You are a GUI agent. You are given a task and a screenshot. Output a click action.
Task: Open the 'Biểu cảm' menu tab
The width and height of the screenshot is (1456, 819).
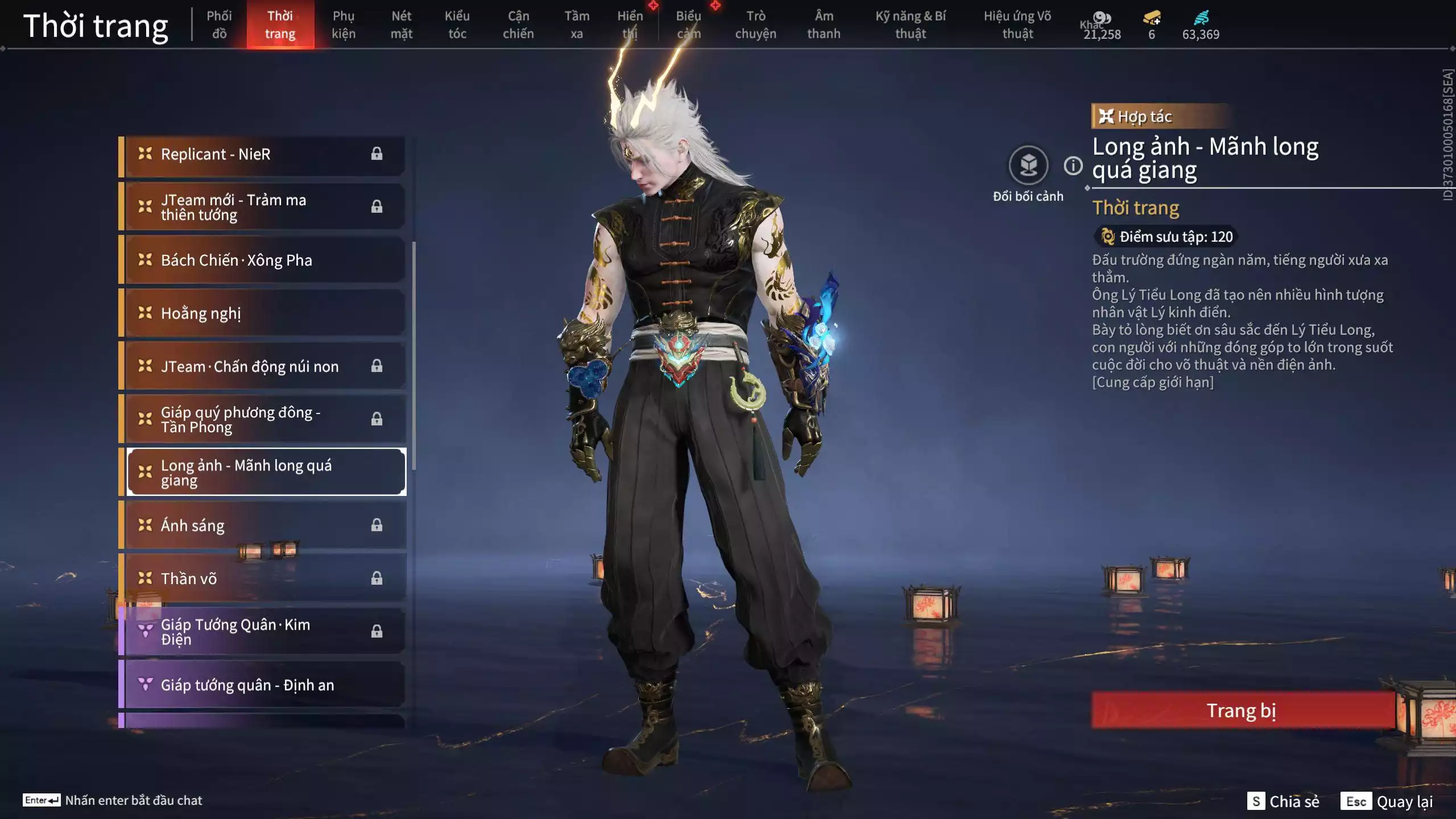point(688,24)
